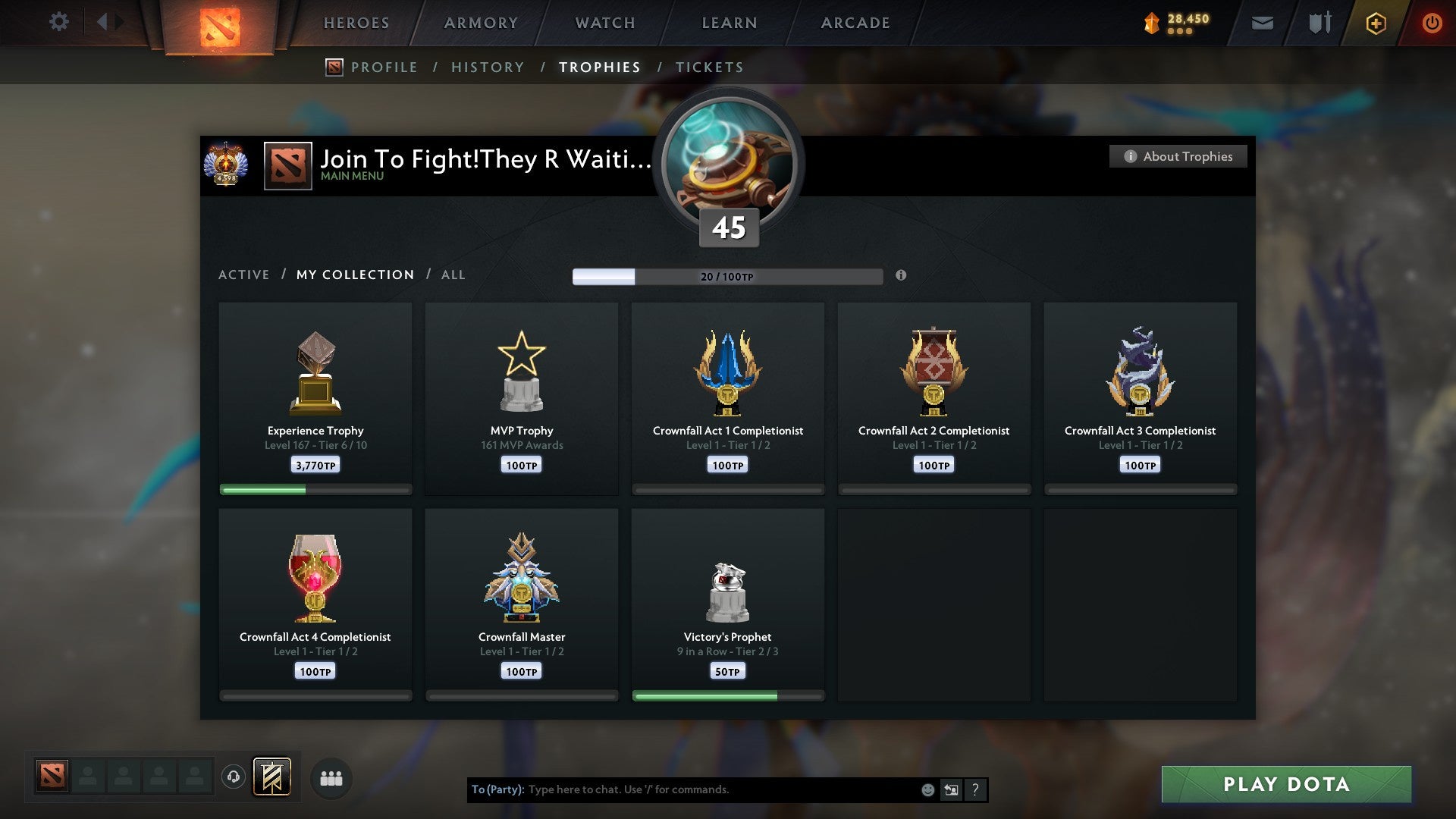Screen dimensions: 1456x819
Task: Open the friends list people icon
Action: [331, 777]
